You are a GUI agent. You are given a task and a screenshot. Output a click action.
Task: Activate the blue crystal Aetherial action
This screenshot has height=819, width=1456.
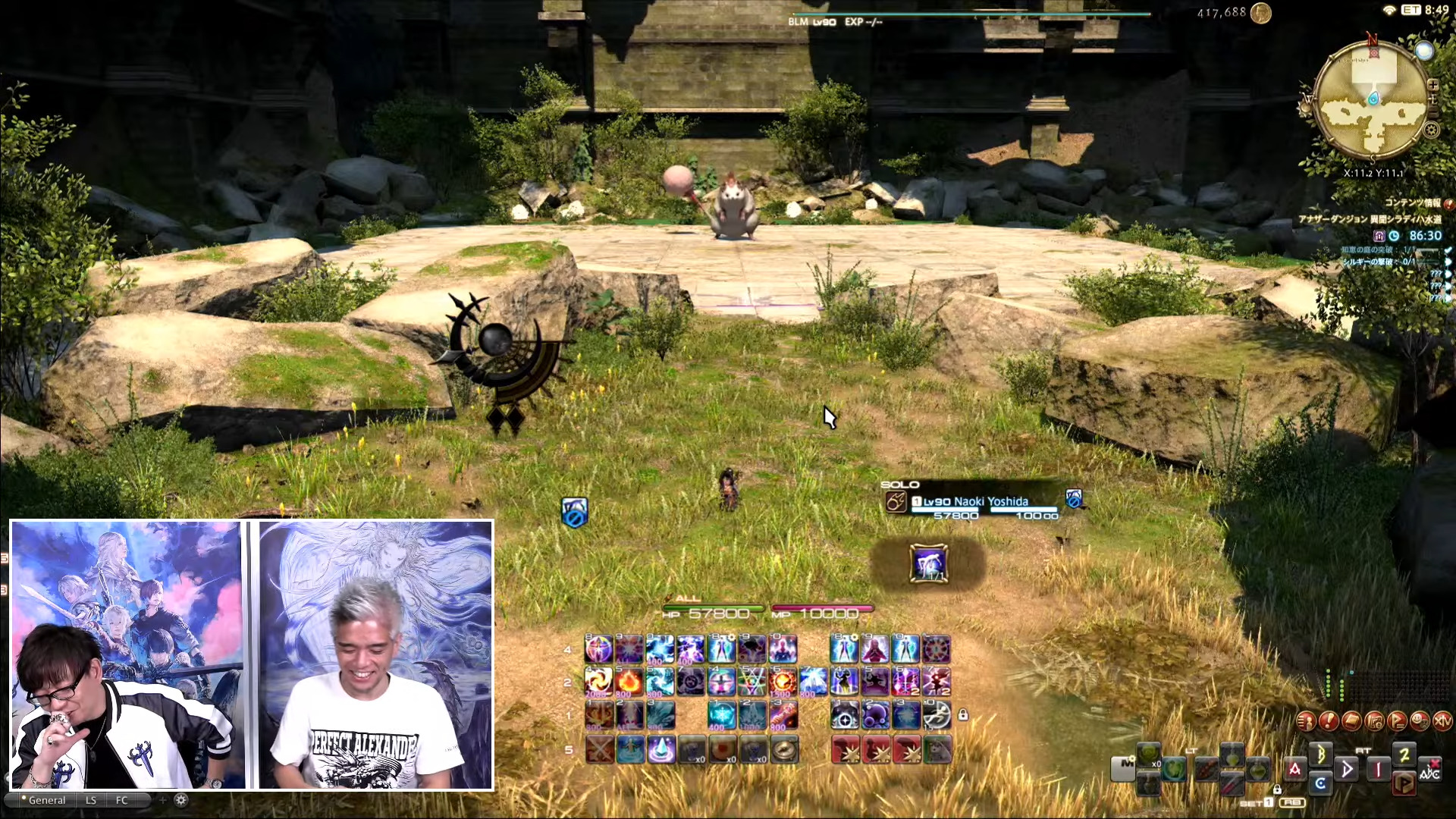point(661,749)
